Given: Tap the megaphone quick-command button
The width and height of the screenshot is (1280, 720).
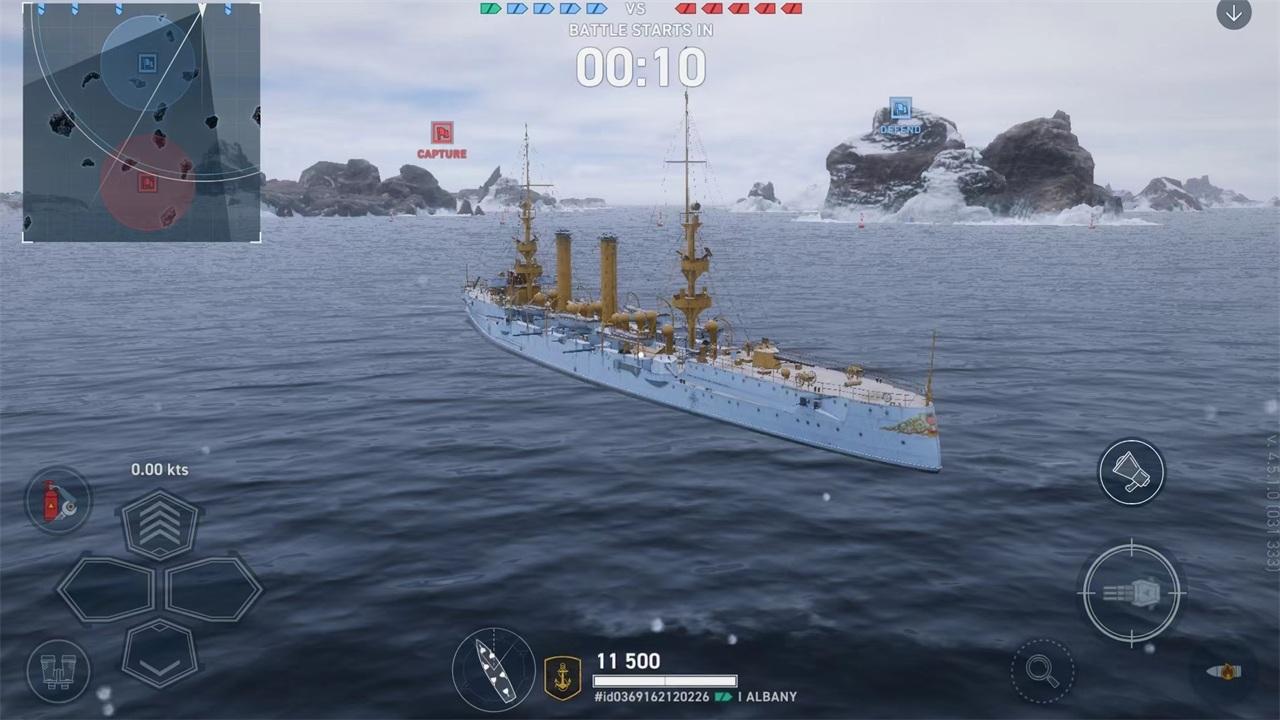Looking at the screenshot, I should [x=1131, y=472].
